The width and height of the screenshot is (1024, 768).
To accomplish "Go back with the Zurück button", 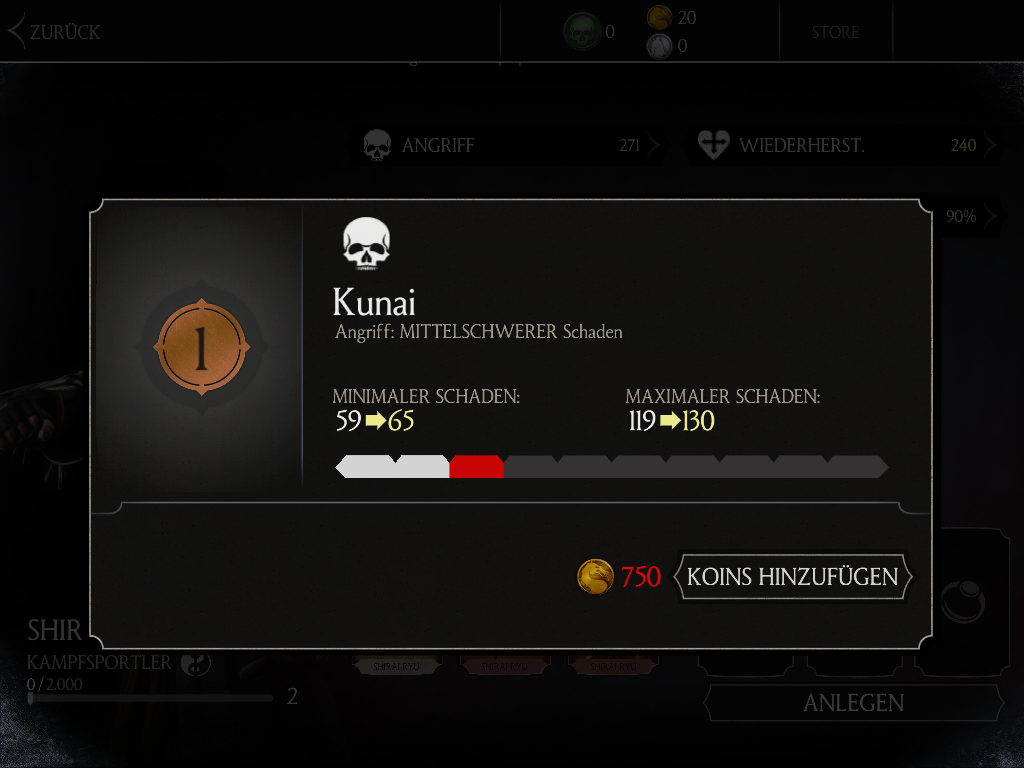I will (56, 32).
